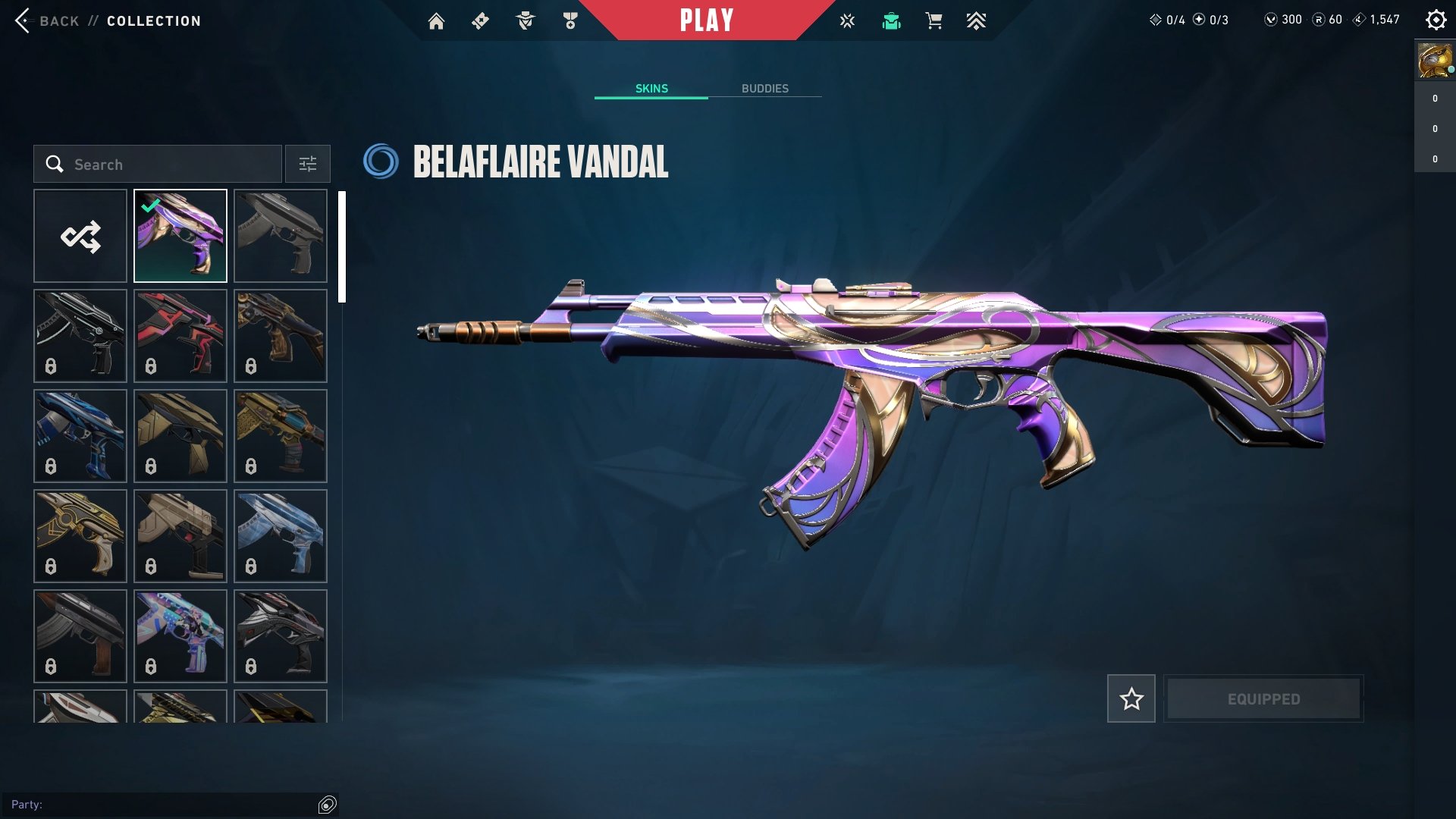Switch to the Buddies tab
This screenshot has height=819, width=1456.
(764, 89)
